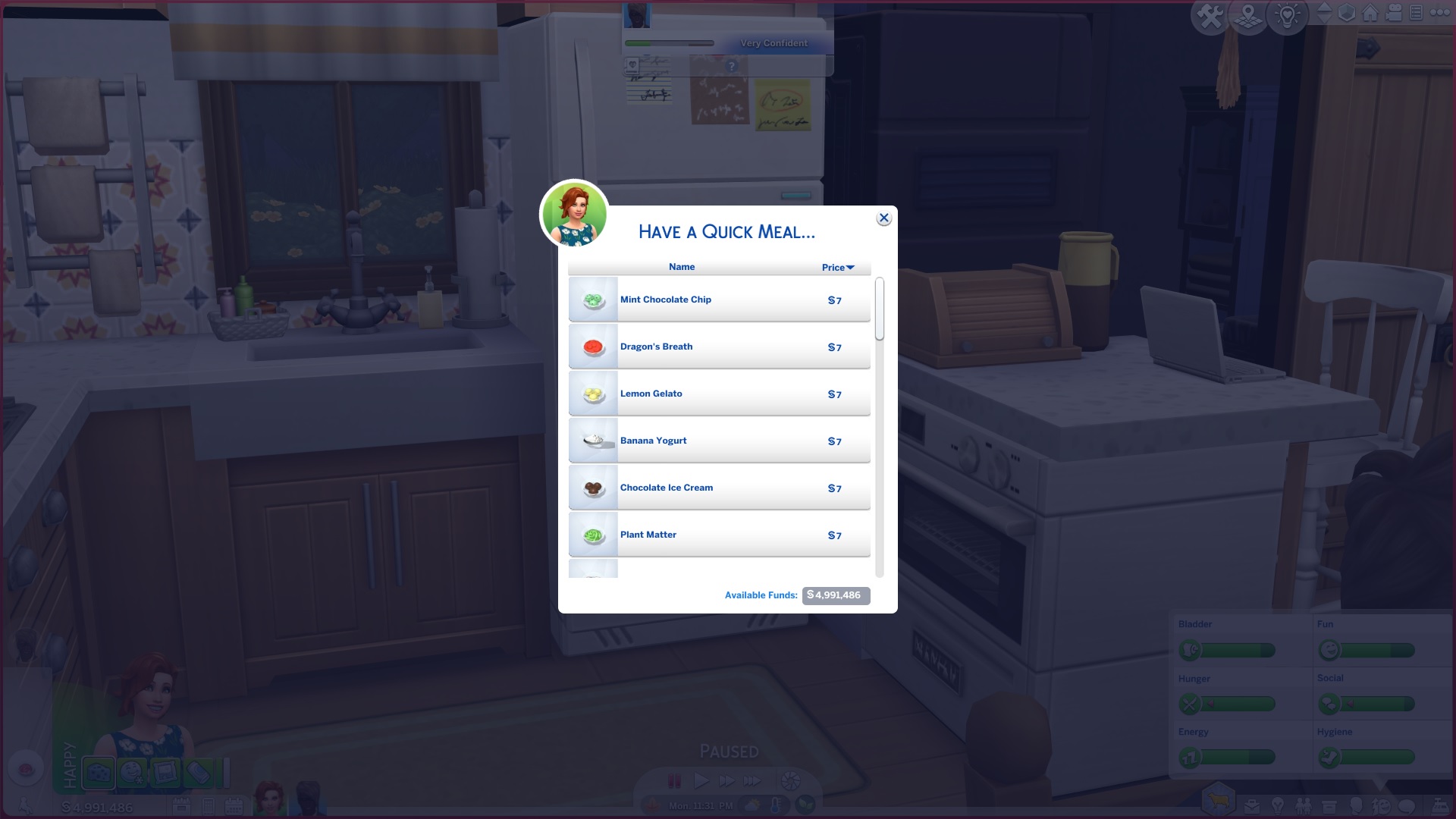Open the Map view pin icon
This screenshot has width=1456, height=819.
point(1248,13)
